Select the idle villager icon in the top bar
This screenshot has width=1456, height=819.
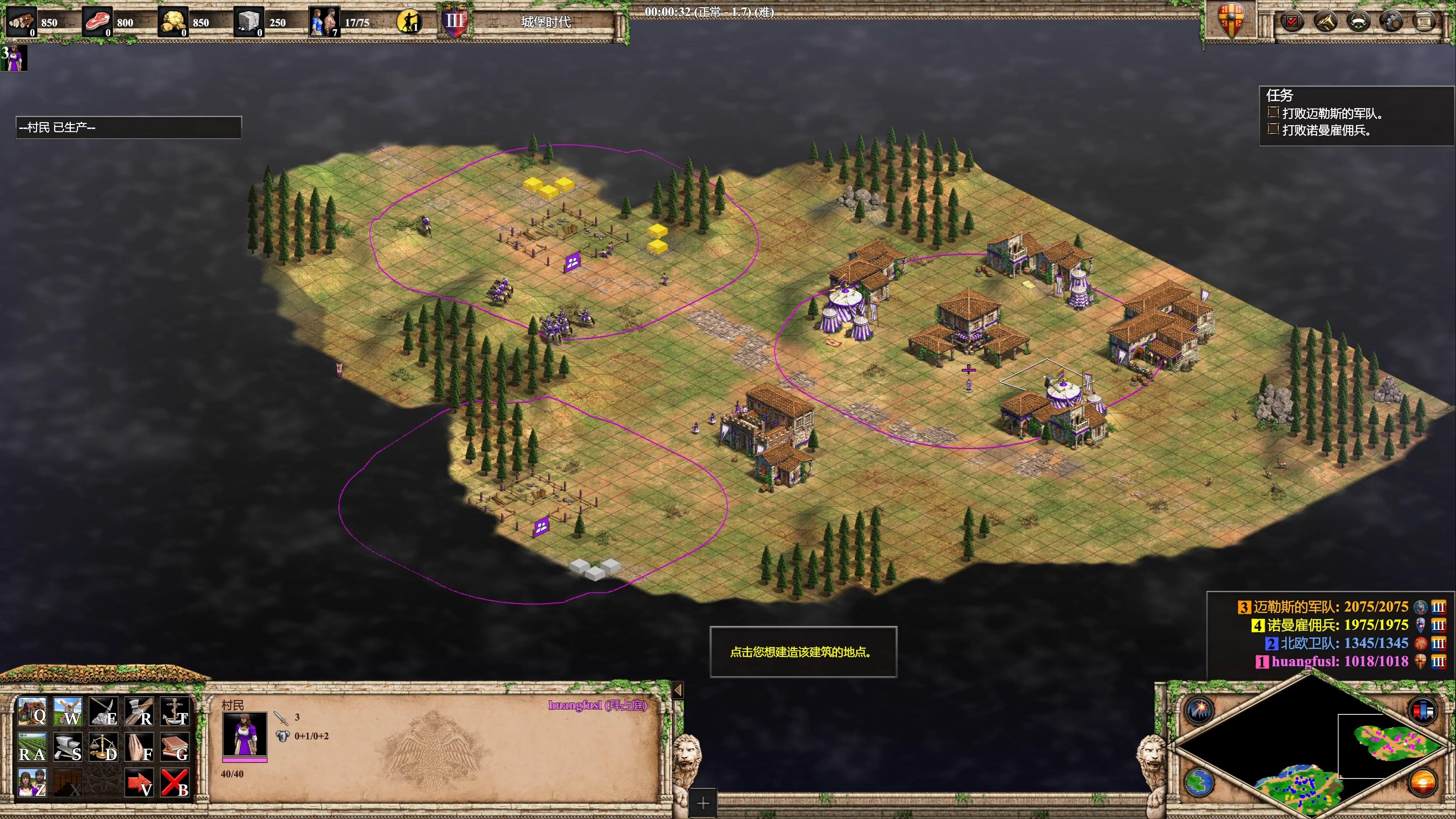click(x=409, y=22)
